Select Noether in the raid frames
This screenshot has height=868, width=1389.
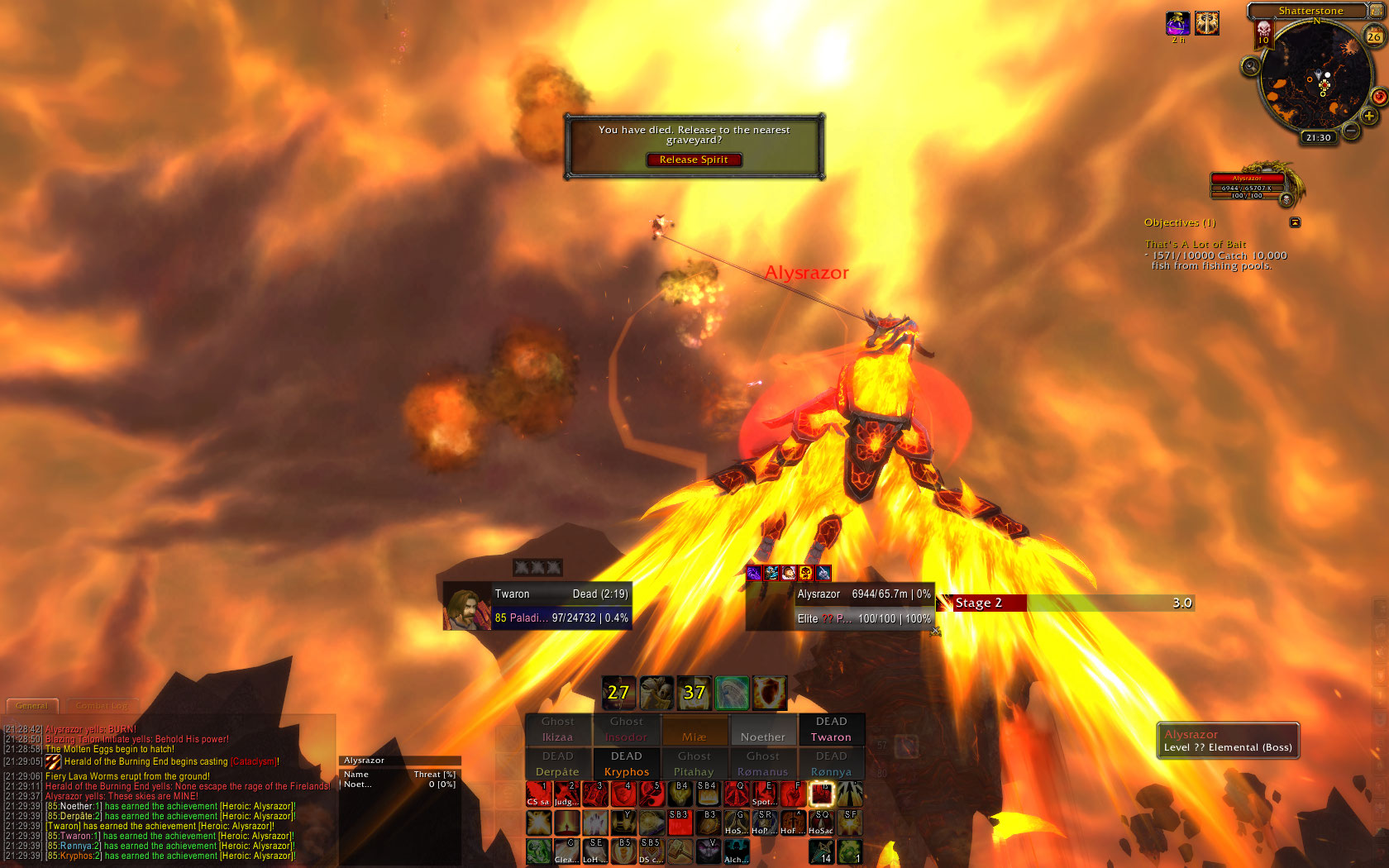(x=763, y=730)
